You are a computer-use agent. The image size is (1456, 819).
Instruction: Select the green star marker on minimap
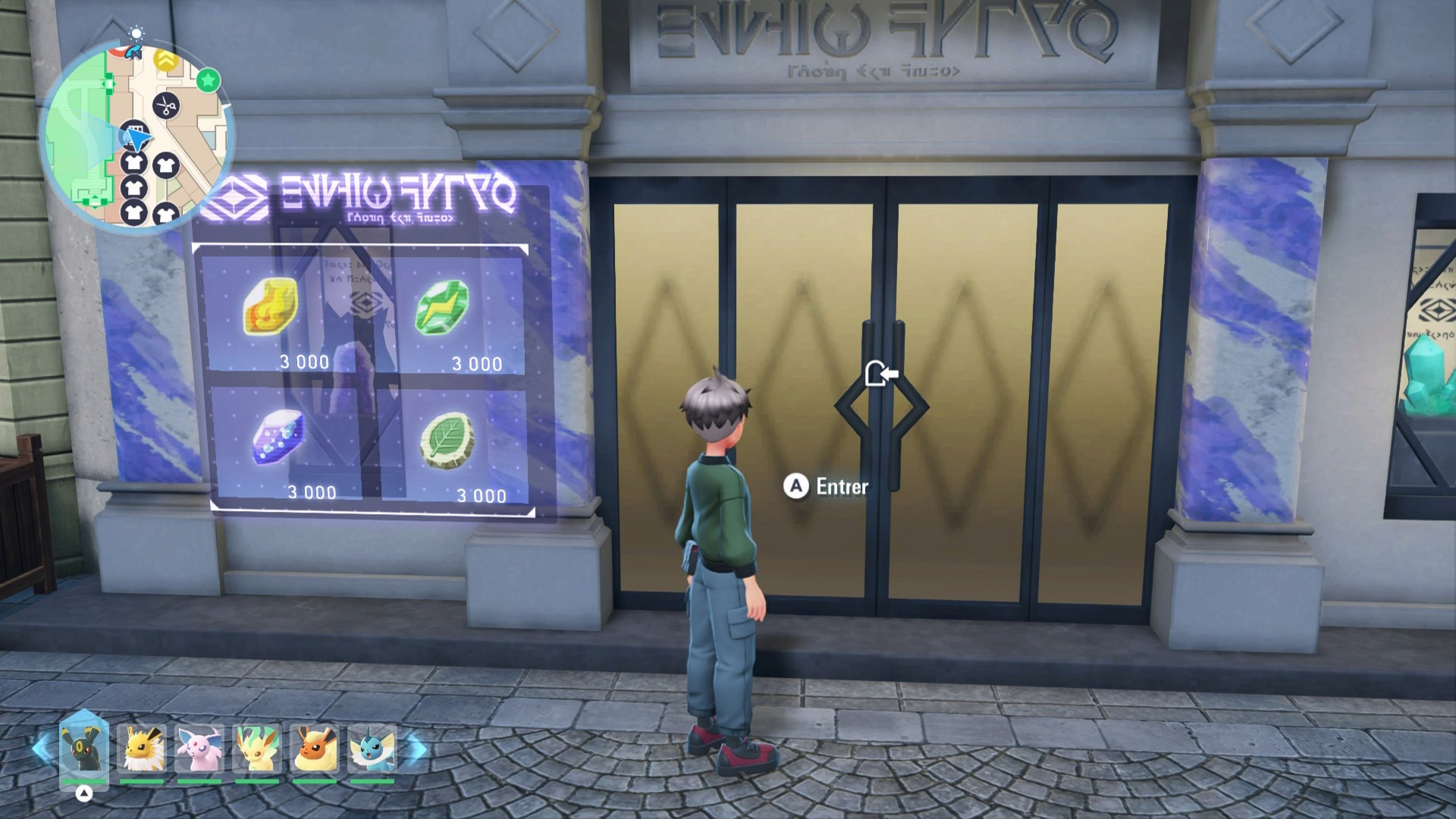click(208, 80)
